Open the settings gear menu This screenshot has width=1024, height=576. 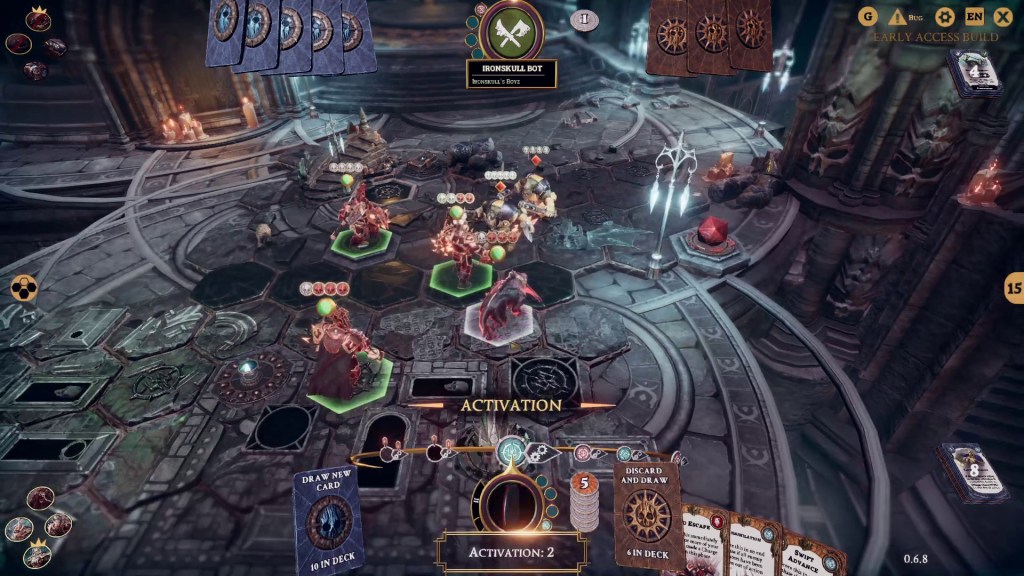pyautogui.click(x=945, y=16)
